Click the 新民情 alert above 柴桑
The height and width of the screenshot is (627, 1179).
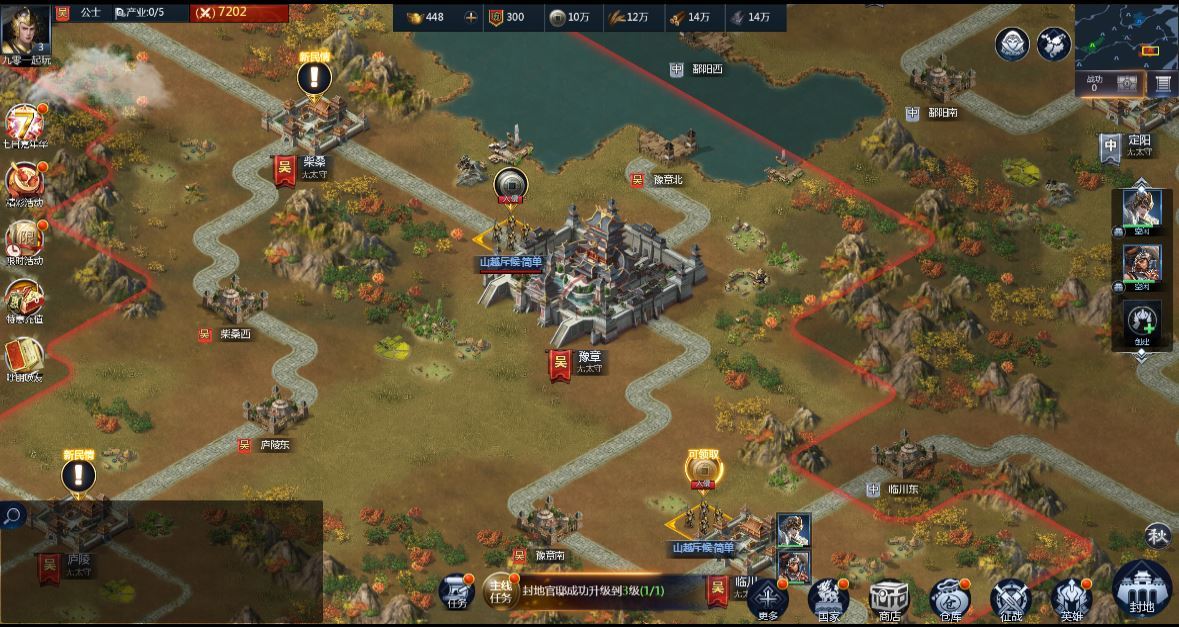[x=314, y=75]
